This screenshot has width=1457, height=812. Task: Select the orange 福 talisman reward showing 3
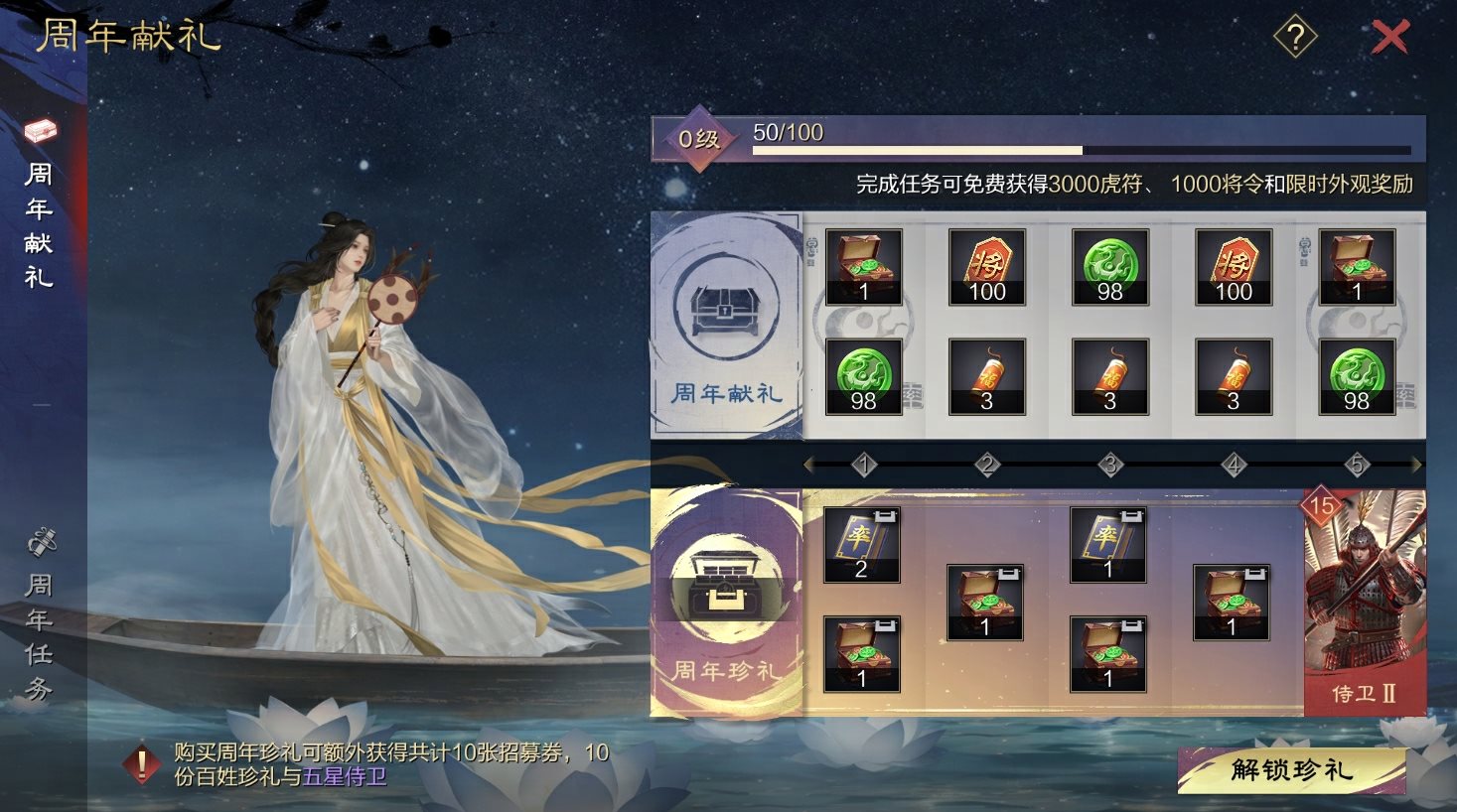(986, 376)
